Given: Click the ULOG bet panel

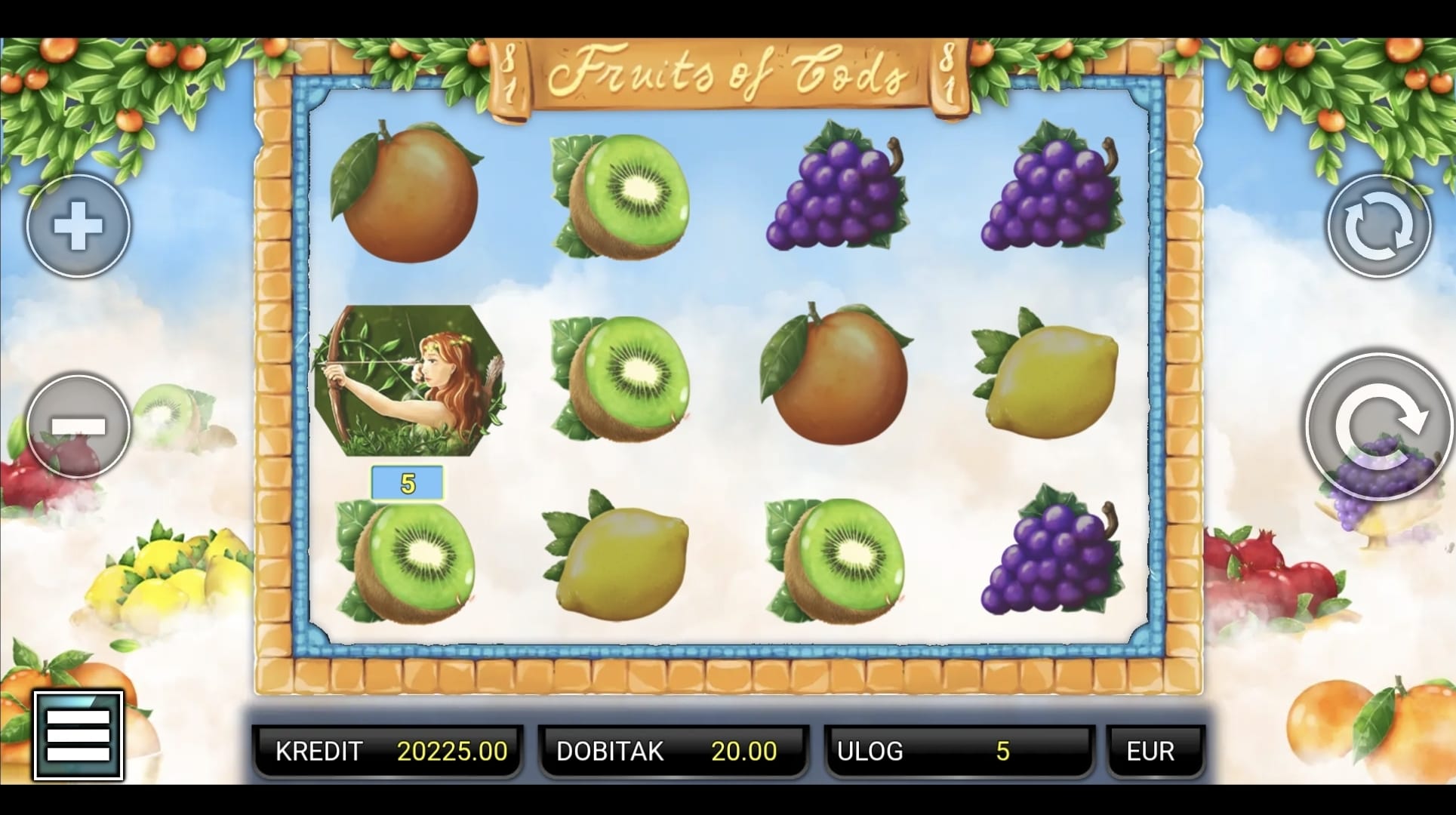Looking at the screenshot, I should tap(959, 751).
